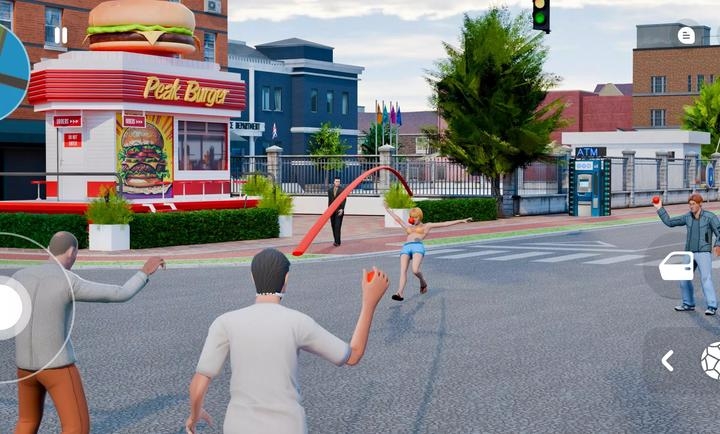The image size is (720, 434).
Task: Touch the virtual movement joystick knob
Action: tap(8, 307)
